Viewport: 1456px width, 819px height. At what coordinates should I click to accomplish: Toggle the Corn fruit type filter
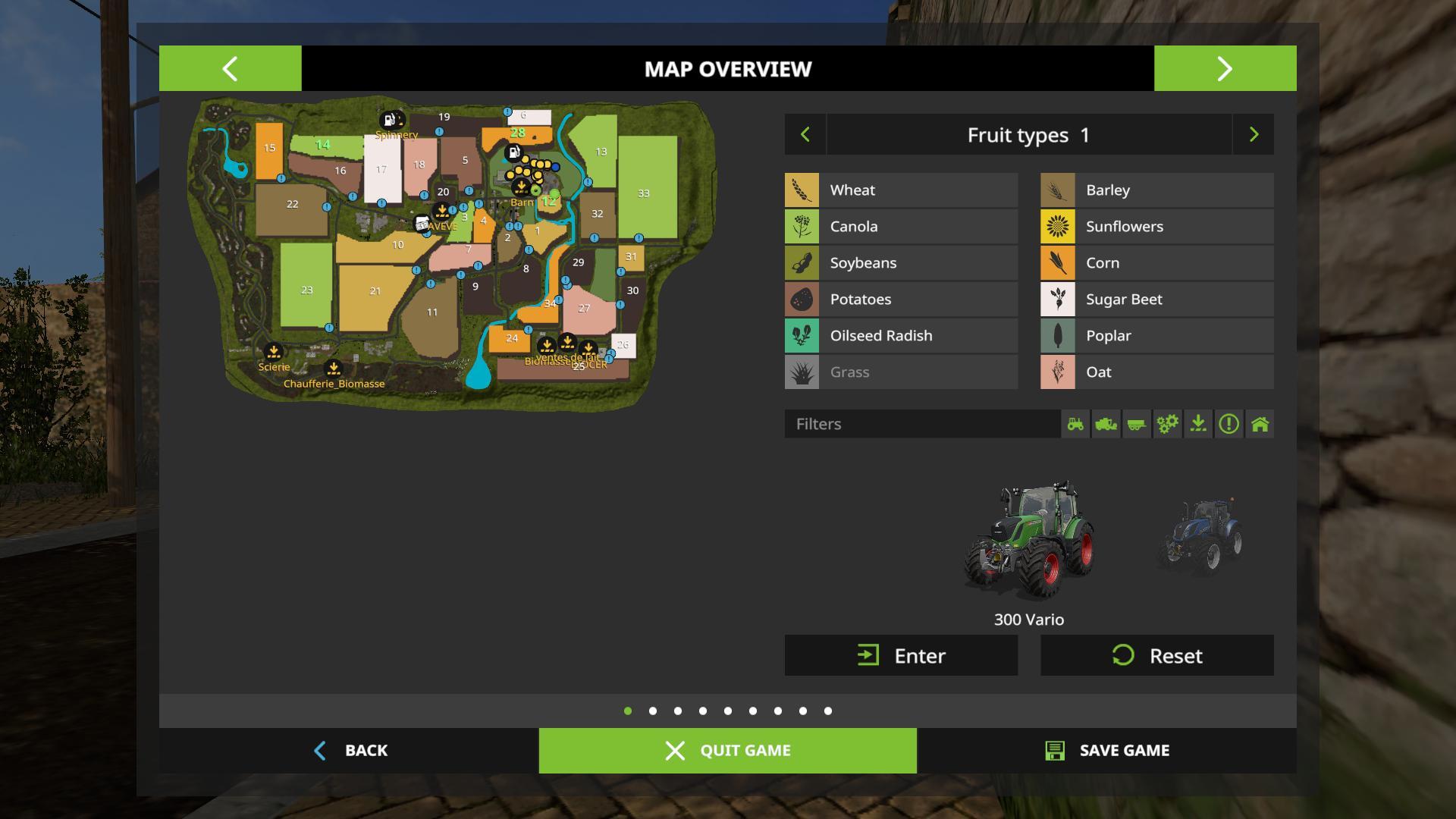[x=1156, y=263]
